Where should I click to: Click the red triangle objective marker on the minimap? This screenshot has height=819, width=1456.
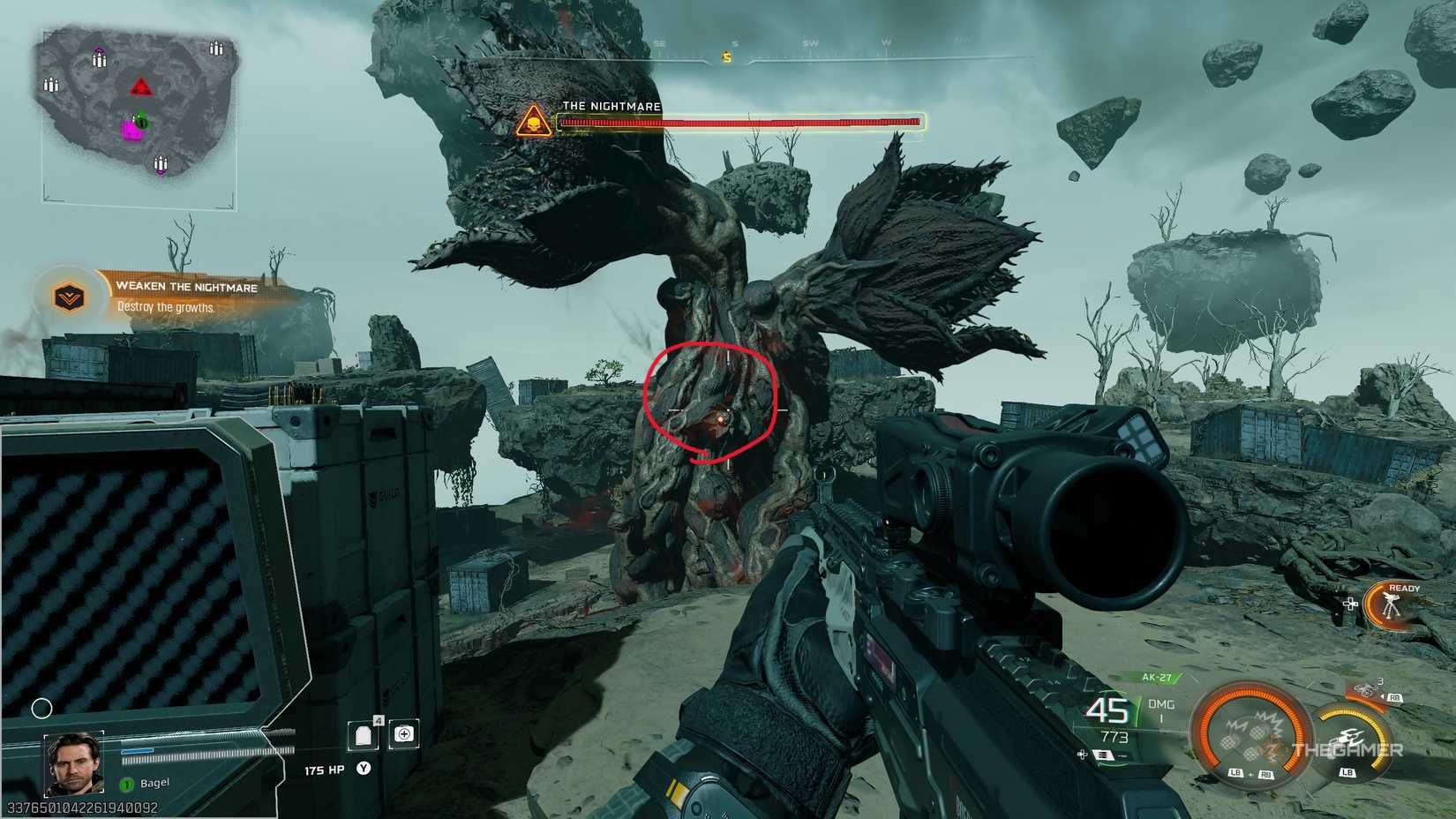tap(143, 87)
